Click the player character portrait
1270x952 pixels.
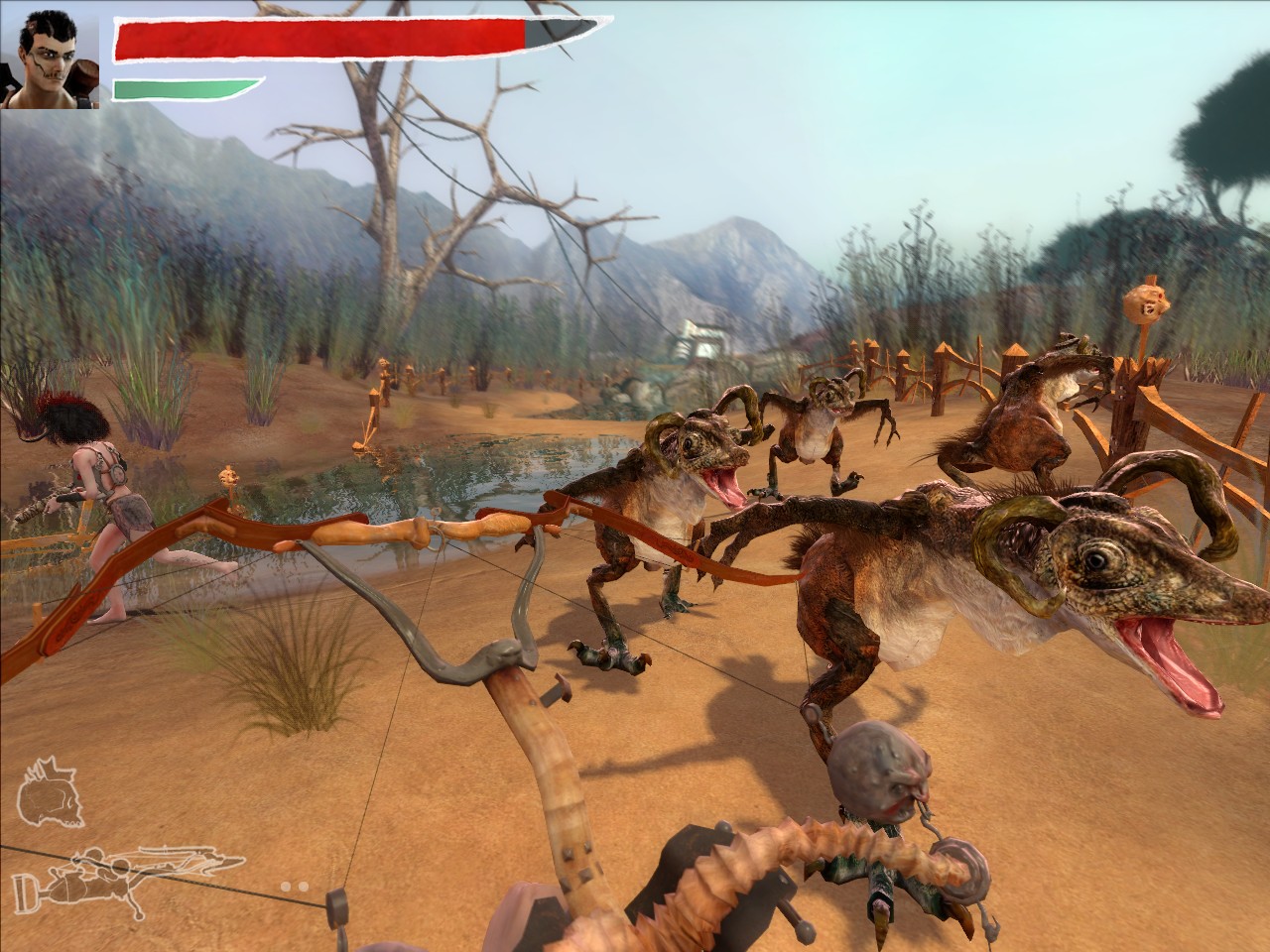(52, 56)
